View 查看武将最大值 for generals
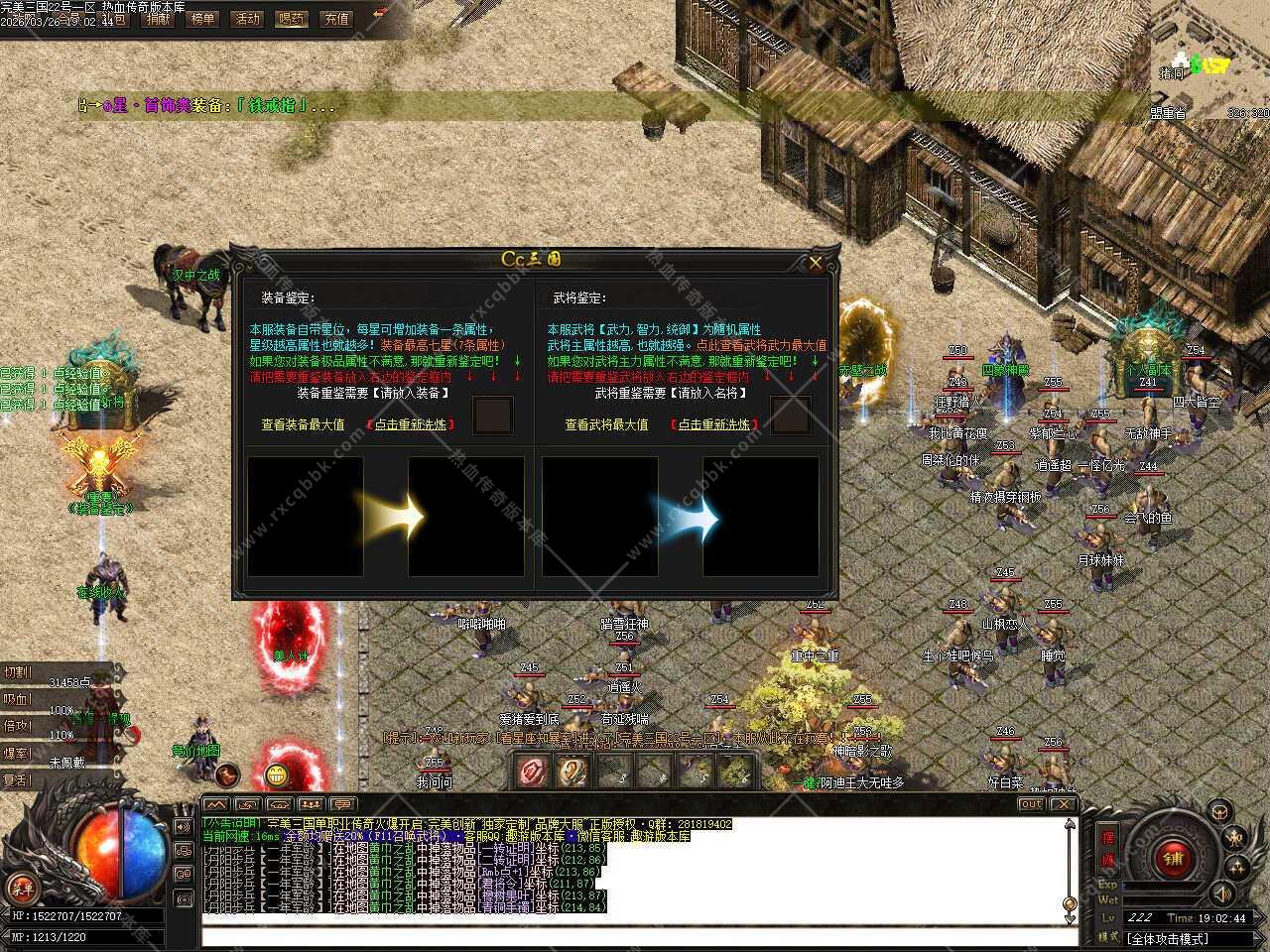1270x952 pixels. [606, 424]
